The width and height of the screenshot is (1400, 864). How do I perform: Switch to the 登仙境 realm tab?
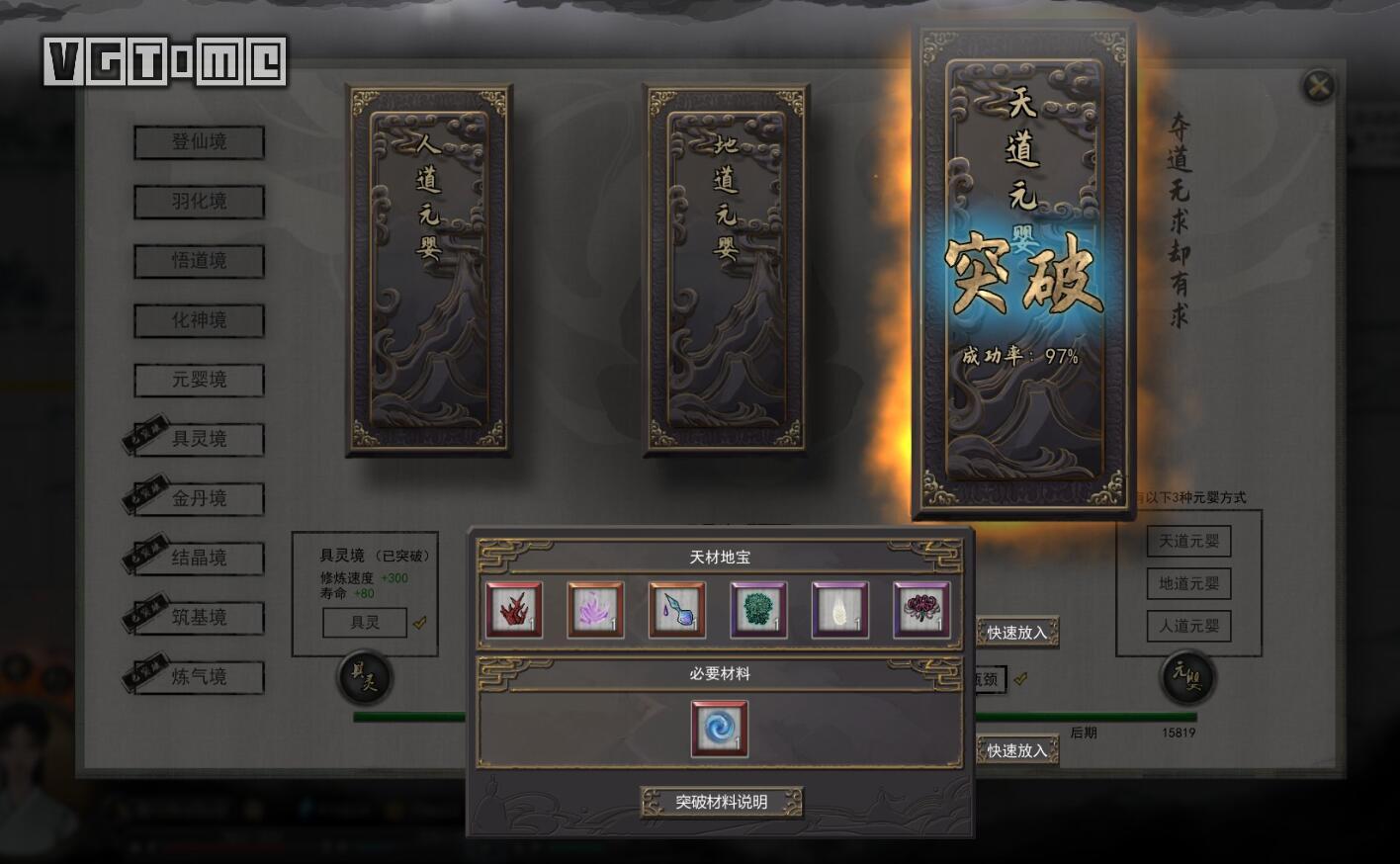coord(199,142)
